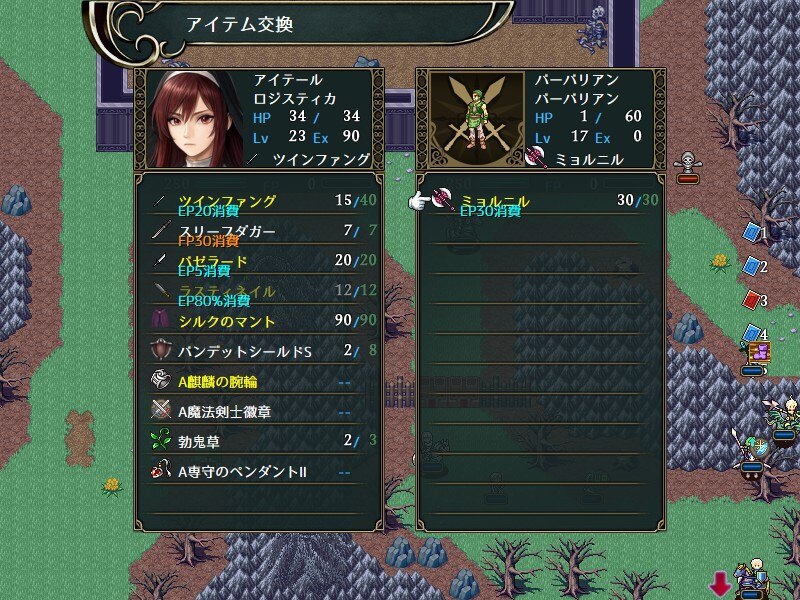The image size is (800, 600).
Task: Select the A麒麟の腕輪 accessory
Action: point(257,381)
